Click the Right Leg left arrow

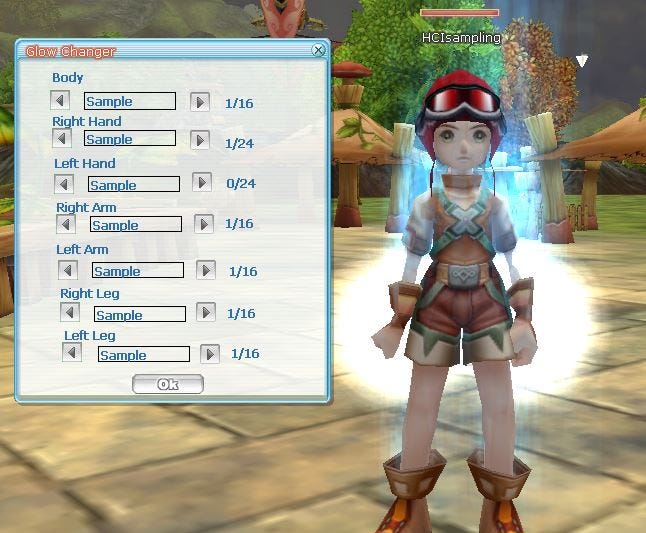tap(69, 313)
